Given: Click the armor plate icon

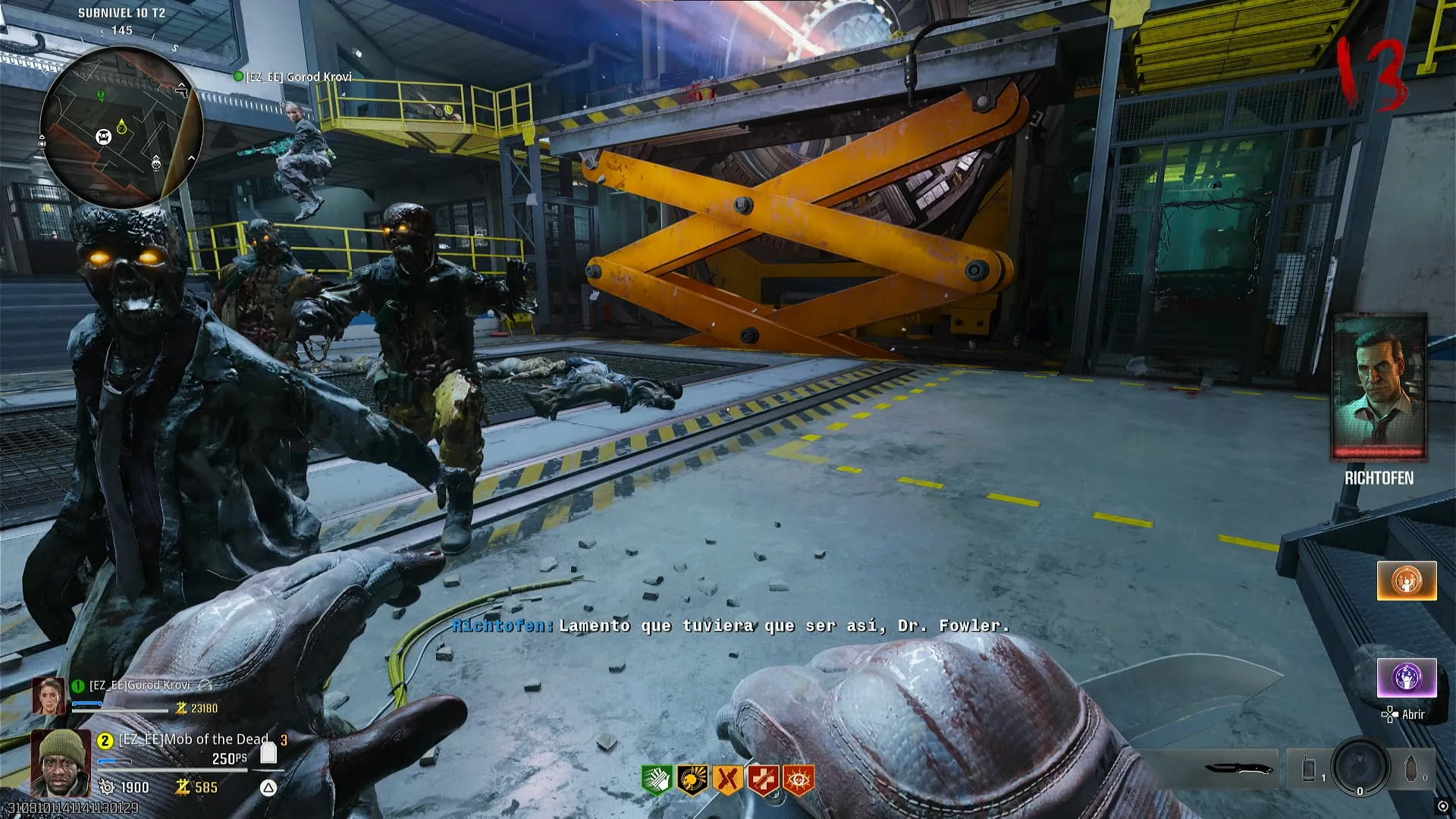Looking at the screenshot, I should coord(268,752).
